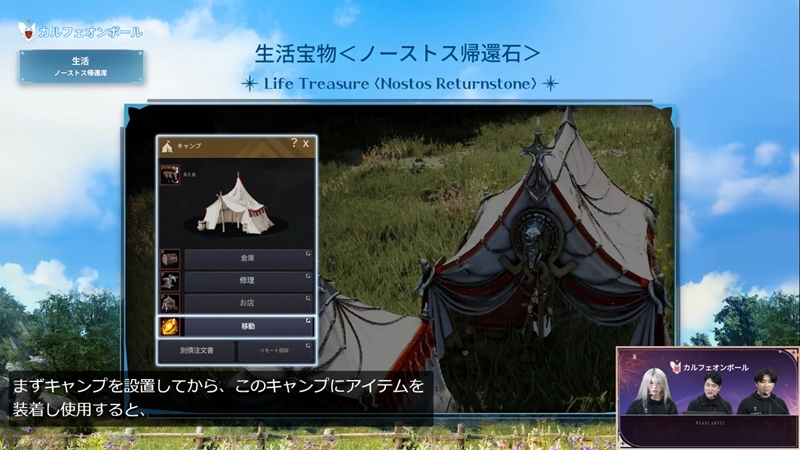Activate the リモート回収 remote collect button

point(275,351)
